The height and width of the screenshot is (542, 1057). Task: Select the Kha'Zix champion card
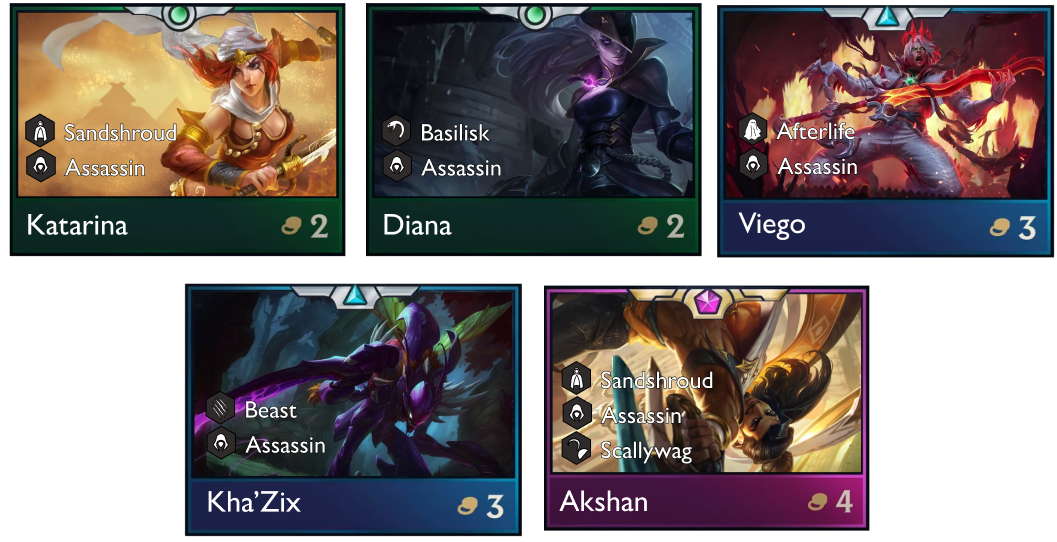pos(353,410)
